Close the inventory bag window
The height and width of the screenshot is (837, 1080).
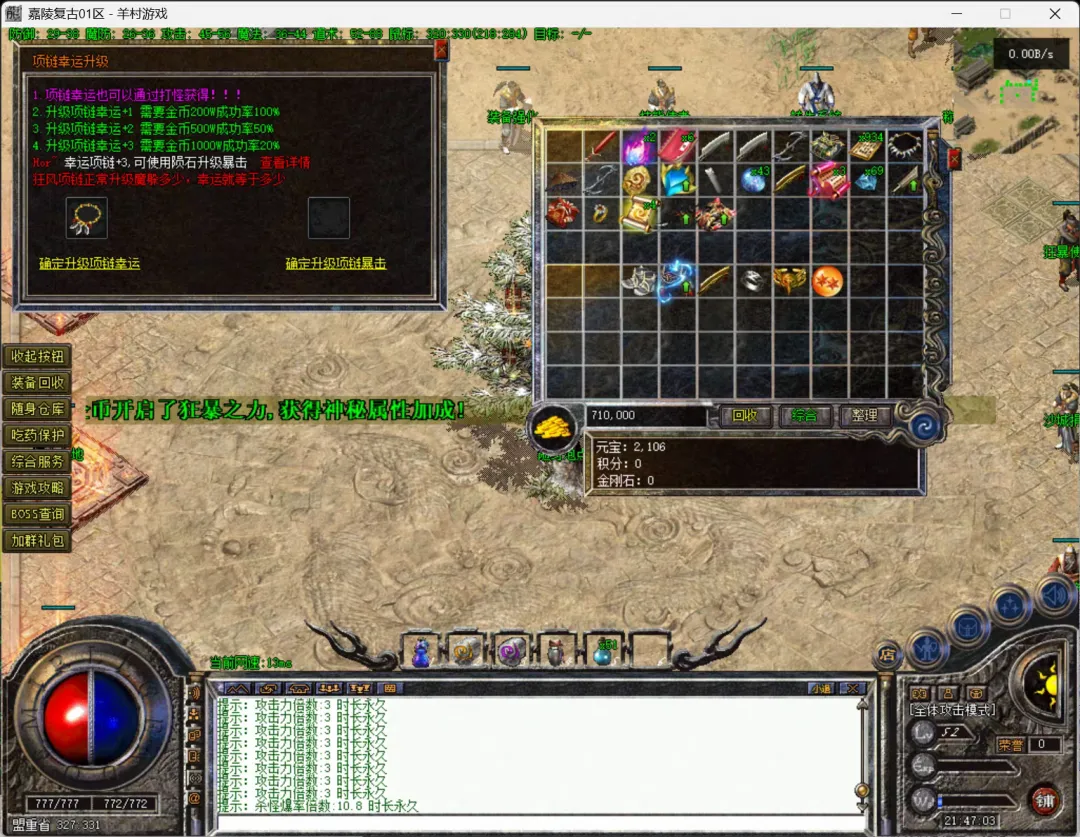click(x=954, y=157)
